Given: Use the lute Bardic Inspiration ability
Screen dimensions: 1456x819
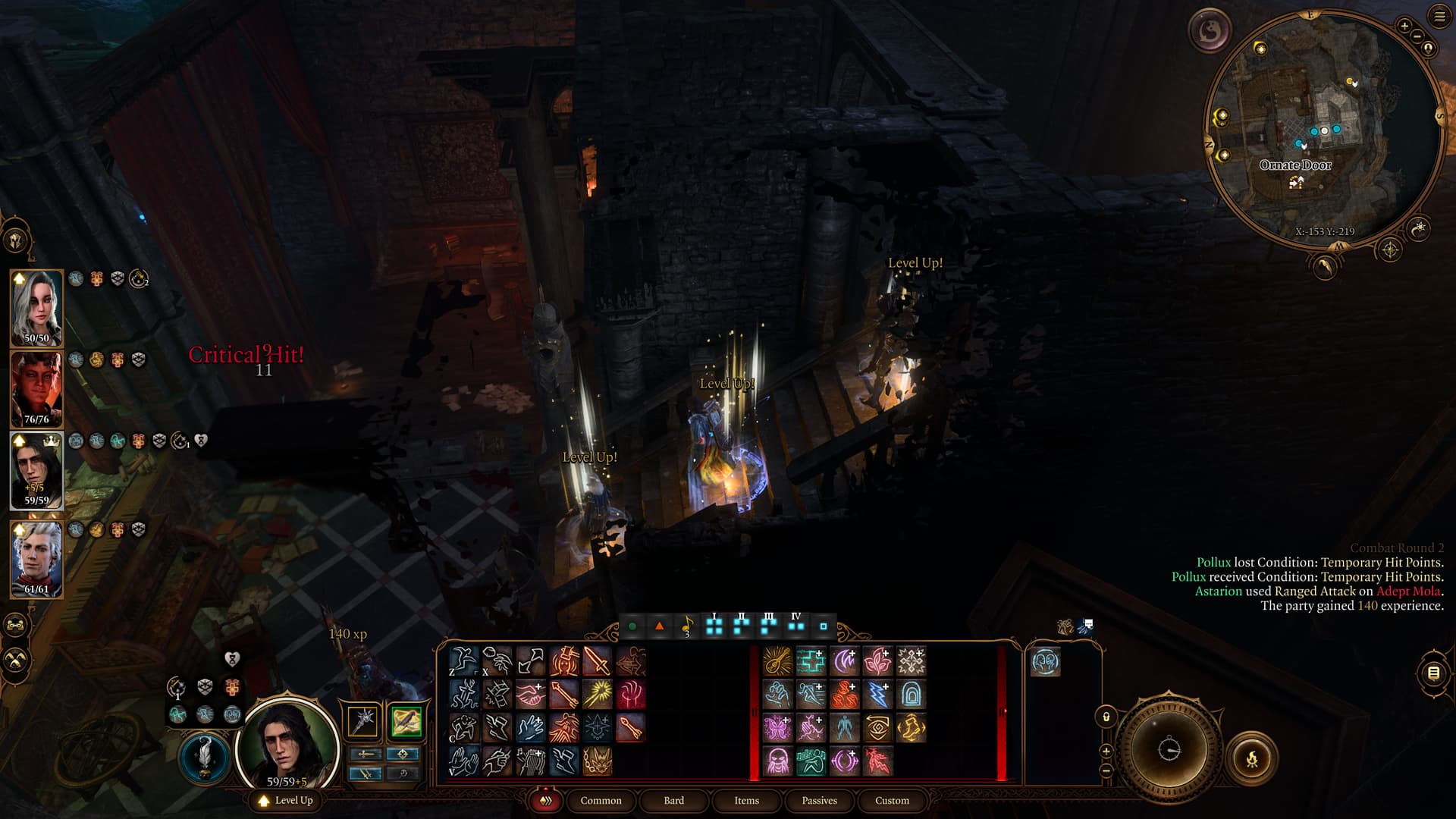Looking at the screenshot, I should (x=777, y=661).
